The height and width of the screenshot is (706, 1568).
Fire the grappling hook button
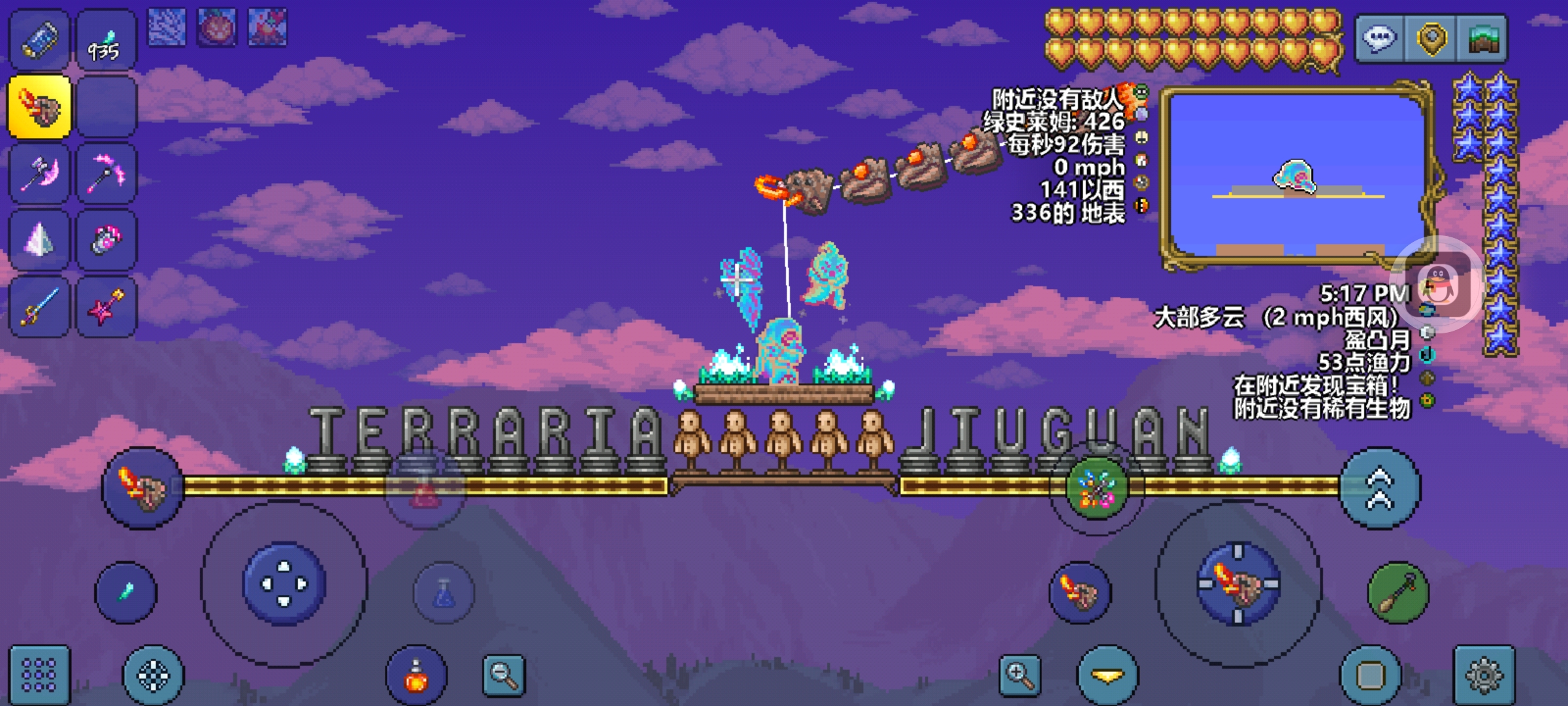[1397, 593]
